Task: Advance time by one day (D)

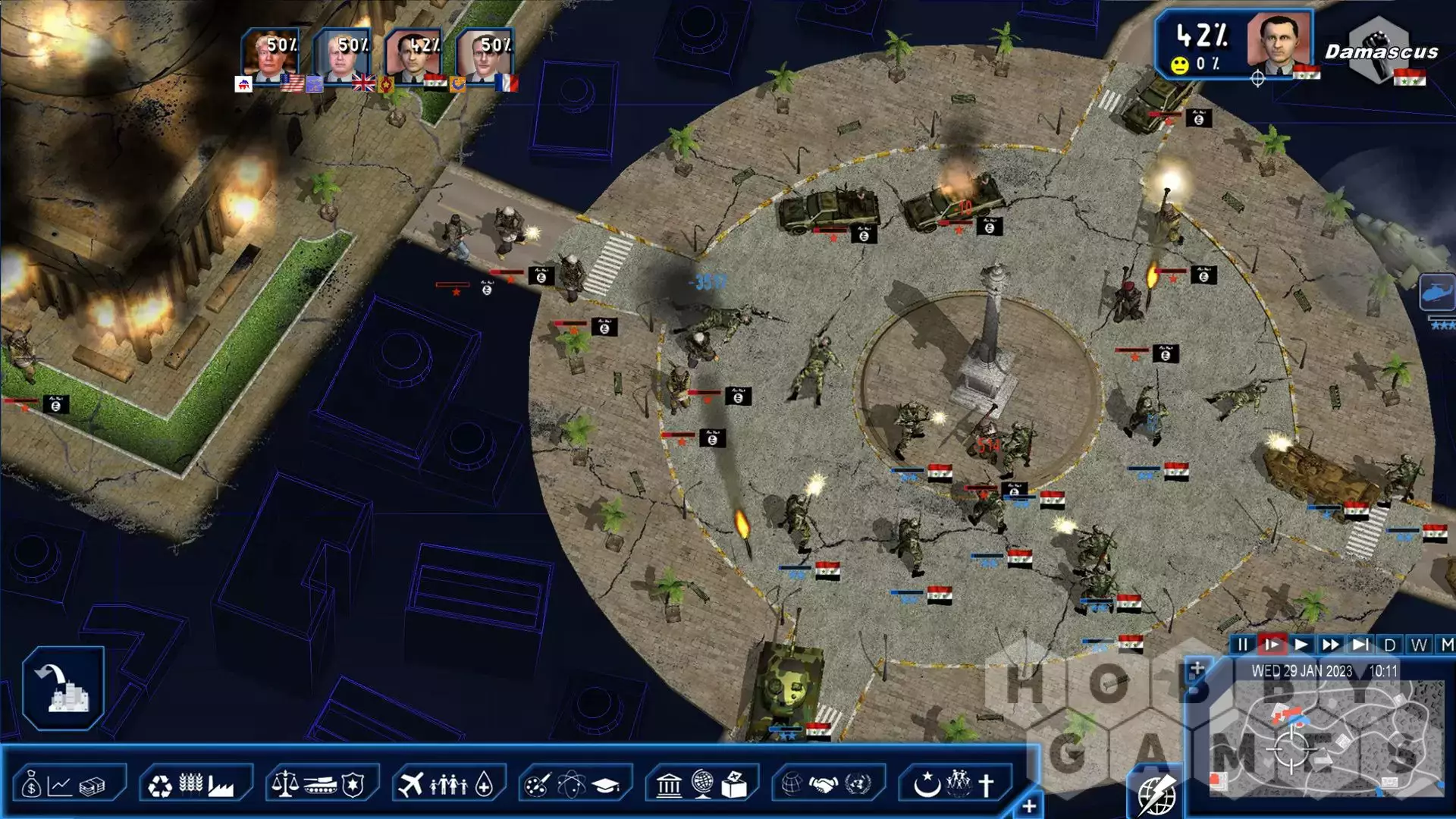Action: coord(1389,645)
